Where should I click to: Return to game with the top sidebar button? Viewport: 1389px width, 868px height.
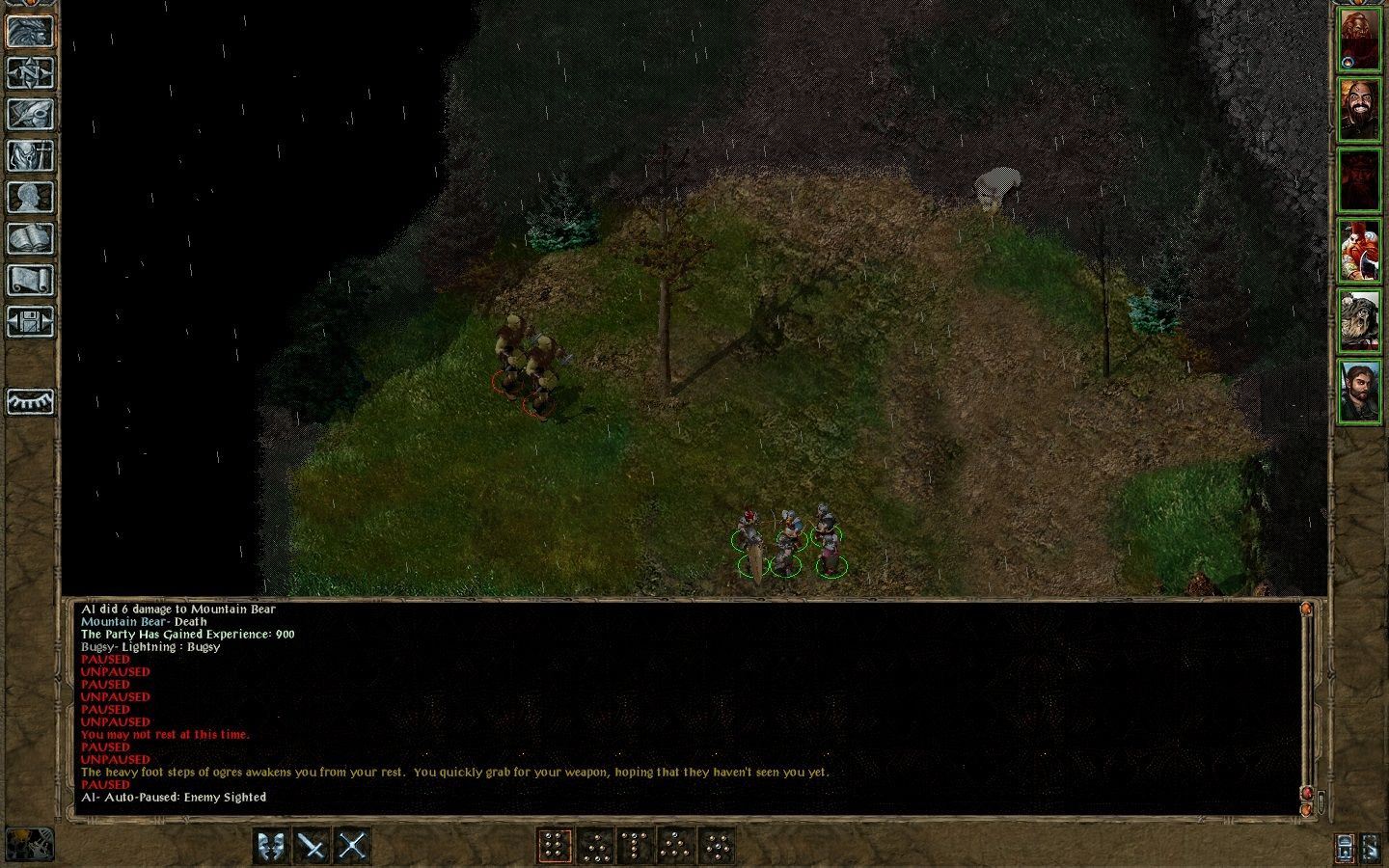pos(30,32)
